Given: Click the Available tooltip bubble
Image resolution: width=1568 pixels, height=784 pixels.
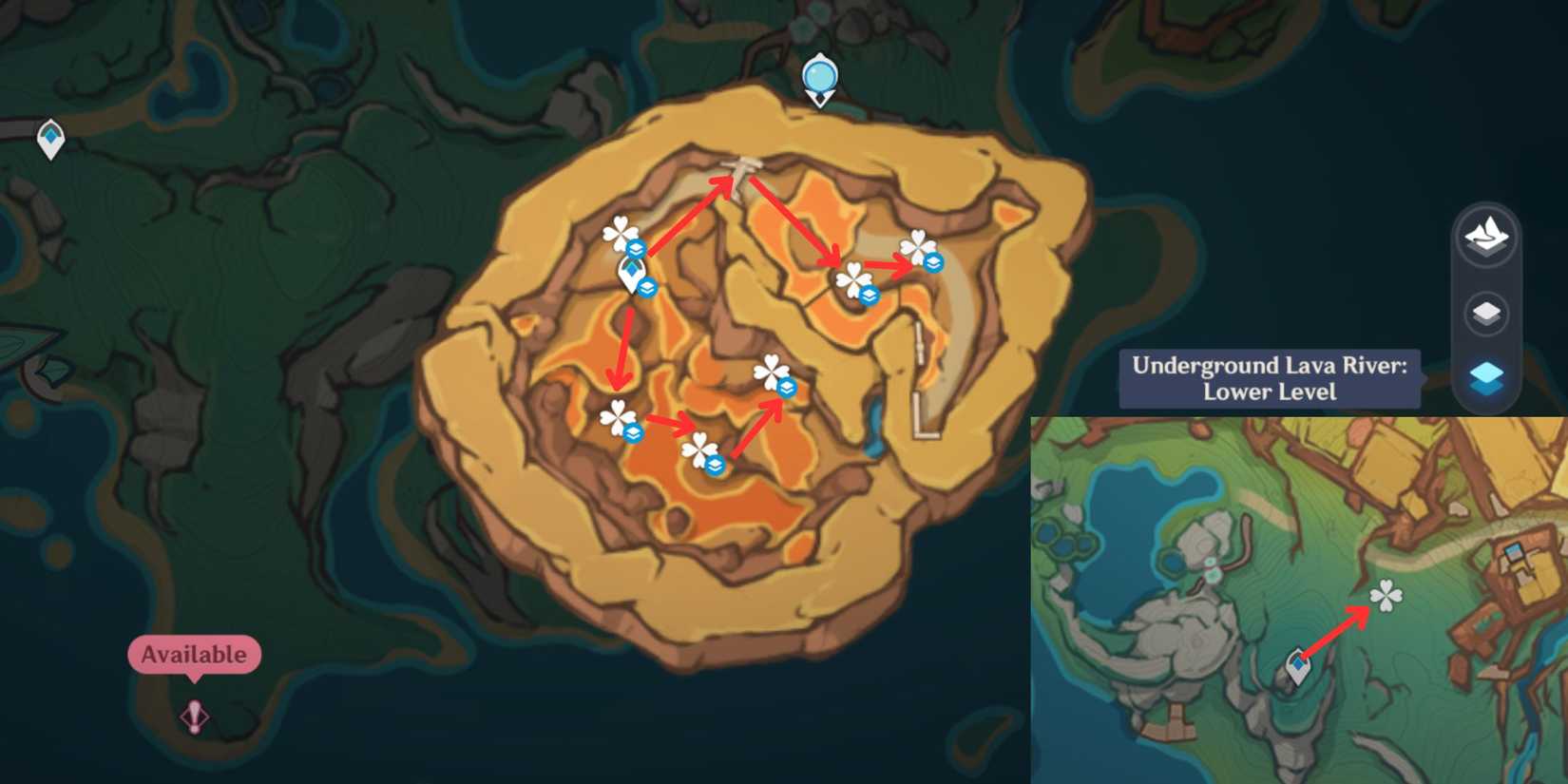Looking at the screenshot, I should pos(193,654).
